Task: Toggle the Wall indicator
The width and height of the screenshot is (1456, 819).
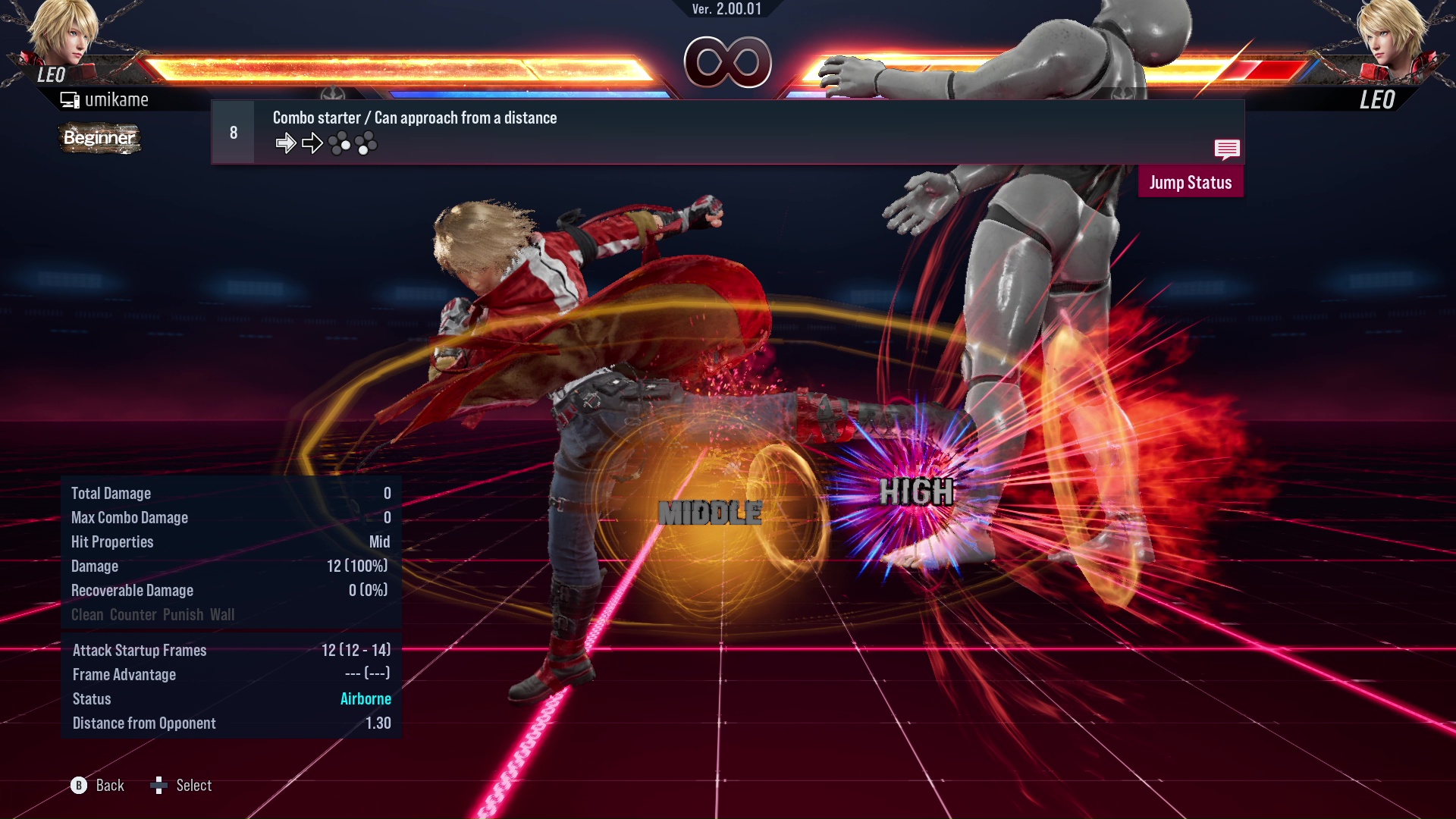Action: click(223, 615)
